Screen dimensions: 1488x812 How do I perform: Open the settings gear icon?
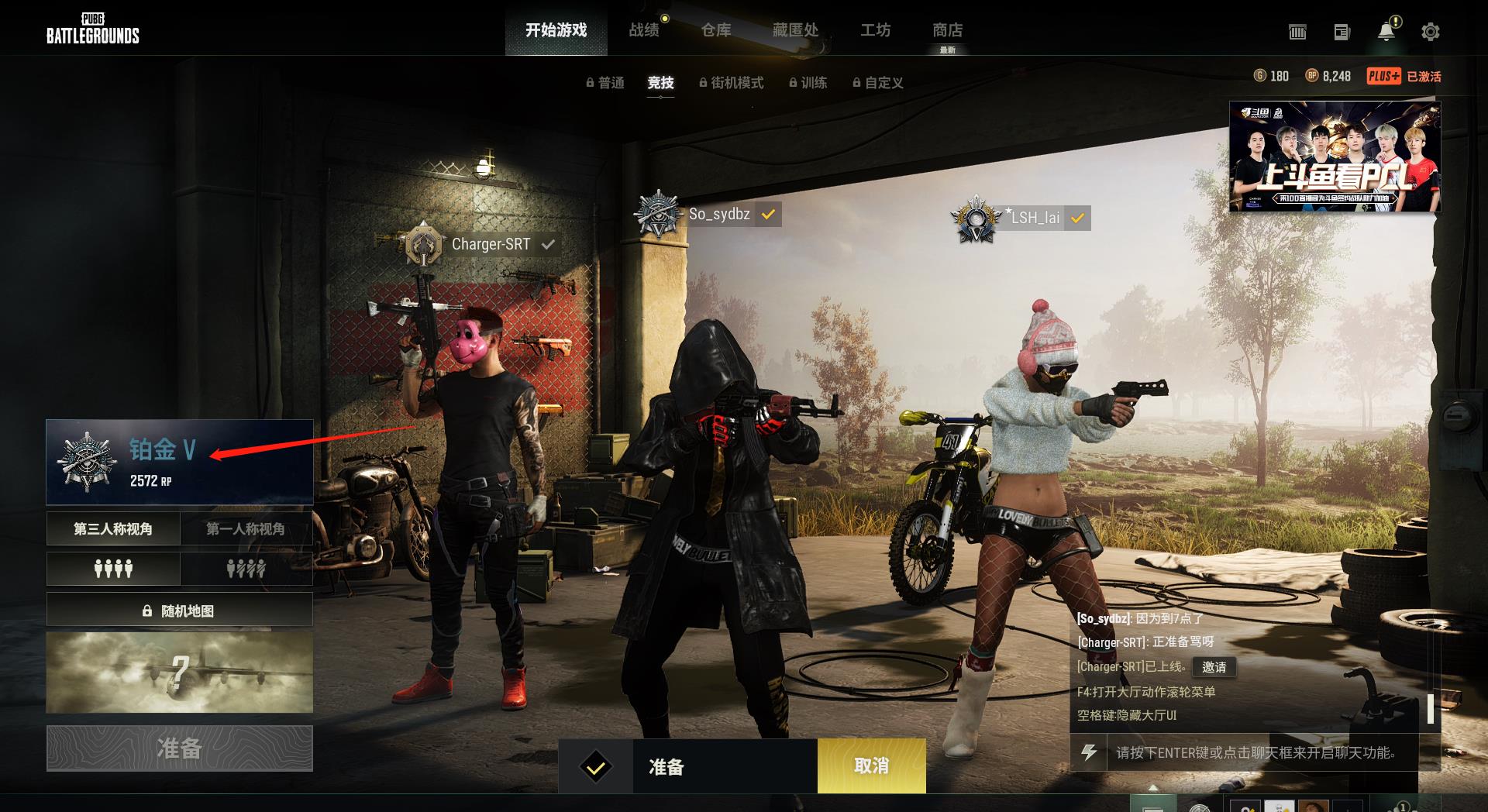tap(1430, 32)
